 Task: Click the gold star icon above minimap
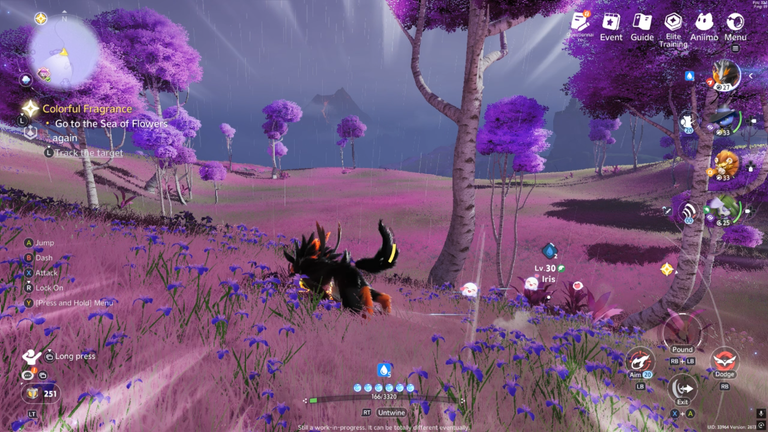[40, 19]
